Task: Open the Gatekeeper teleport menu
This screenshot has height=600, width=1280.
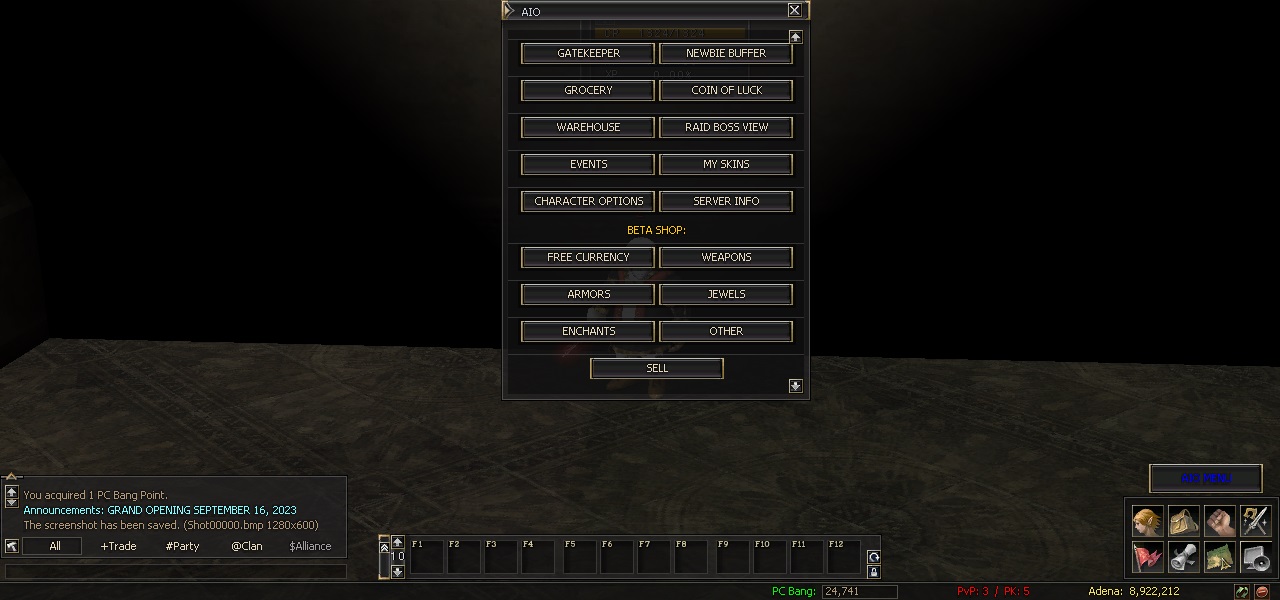Action: (x=588, y=53)
